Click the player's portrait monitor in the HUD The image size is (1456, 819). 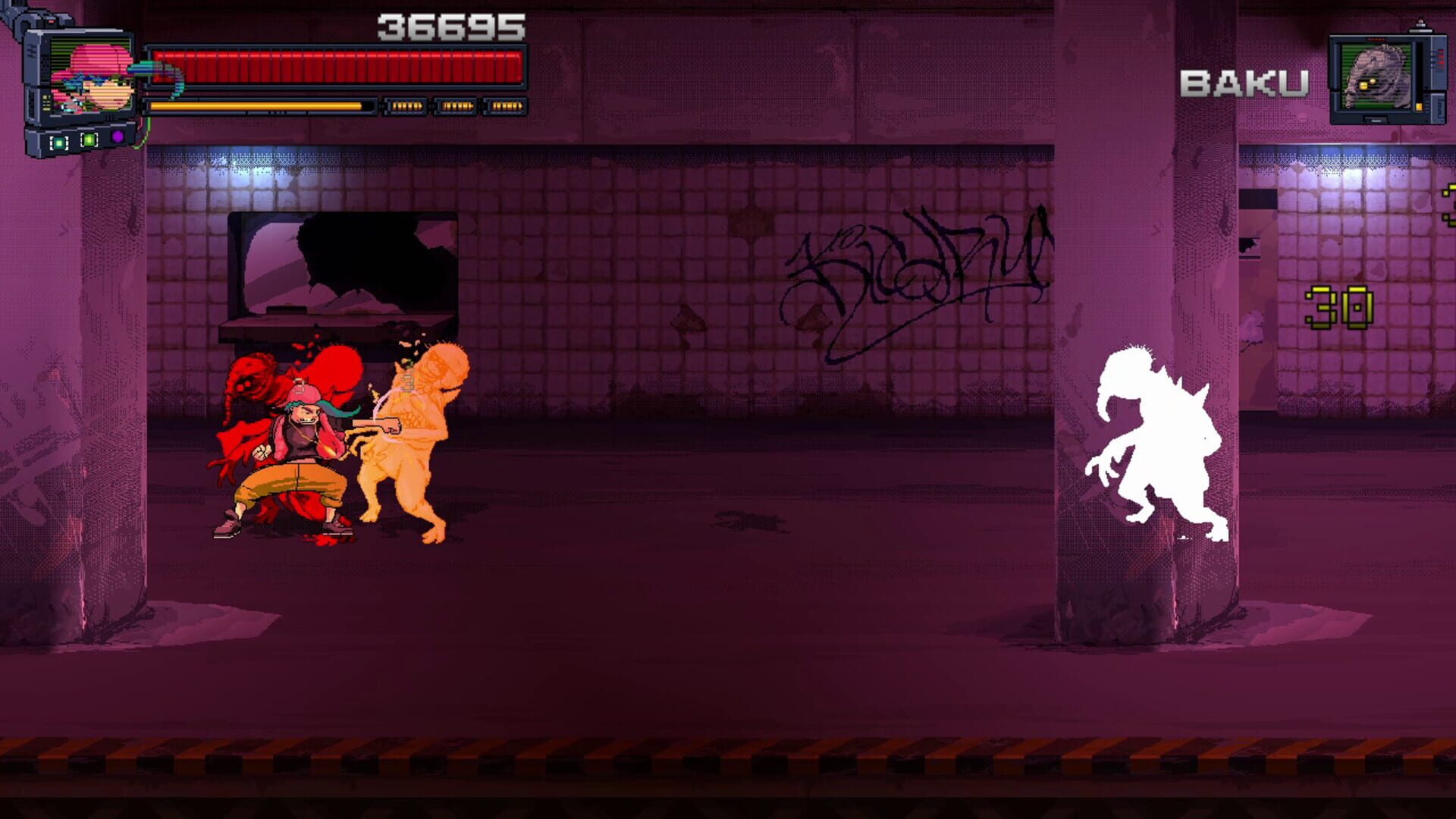91,74
